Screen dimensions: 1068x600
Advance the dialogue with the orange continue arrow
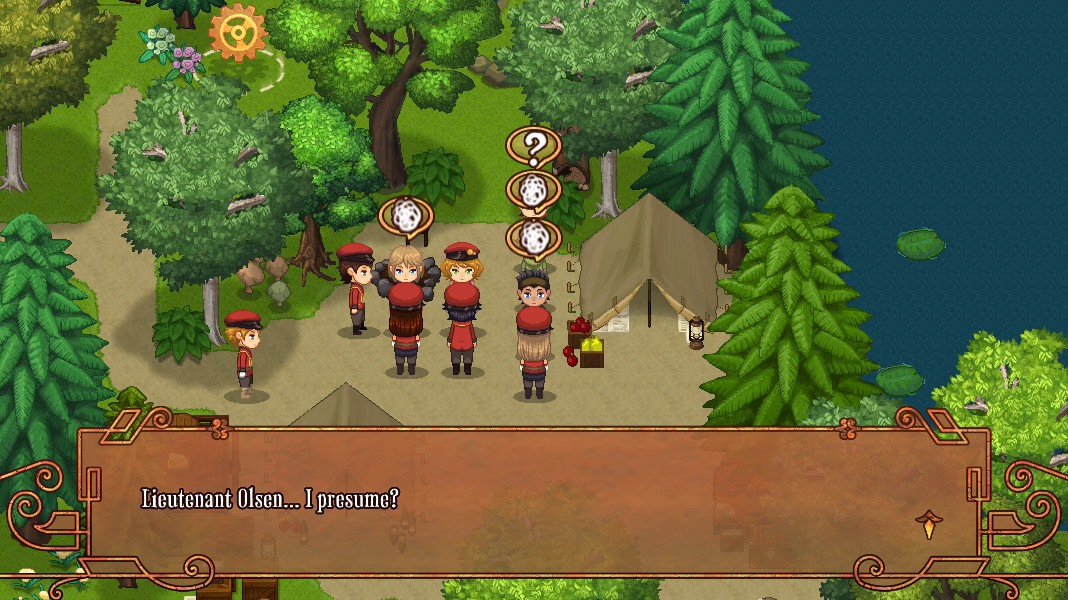tap(929, 524)
